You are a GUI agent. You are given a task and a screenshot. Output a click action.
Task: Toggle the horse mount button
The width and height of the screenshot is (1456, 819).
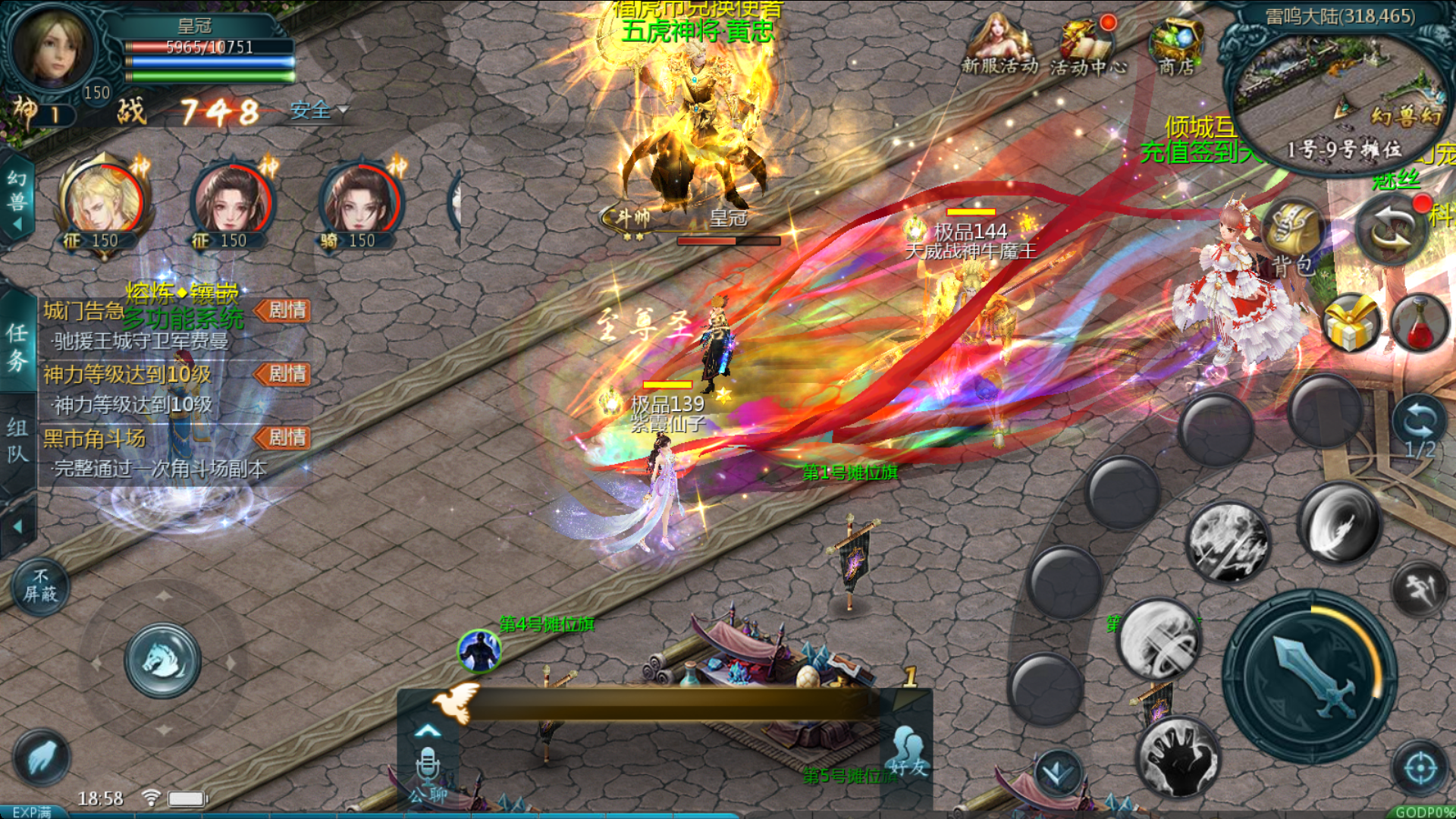pos(162,661)
